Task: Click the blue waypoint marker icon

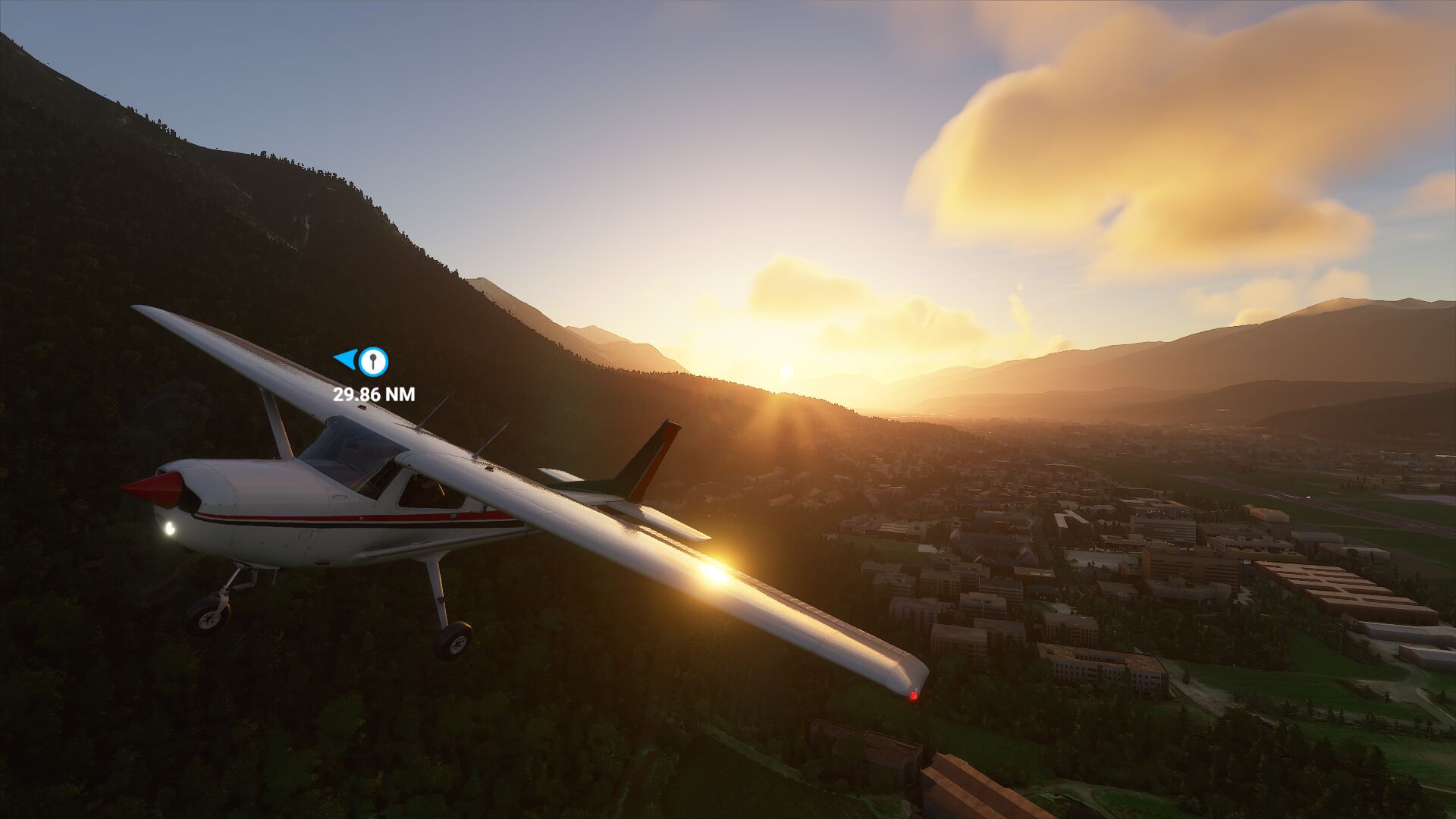Action: click(372, 362)
